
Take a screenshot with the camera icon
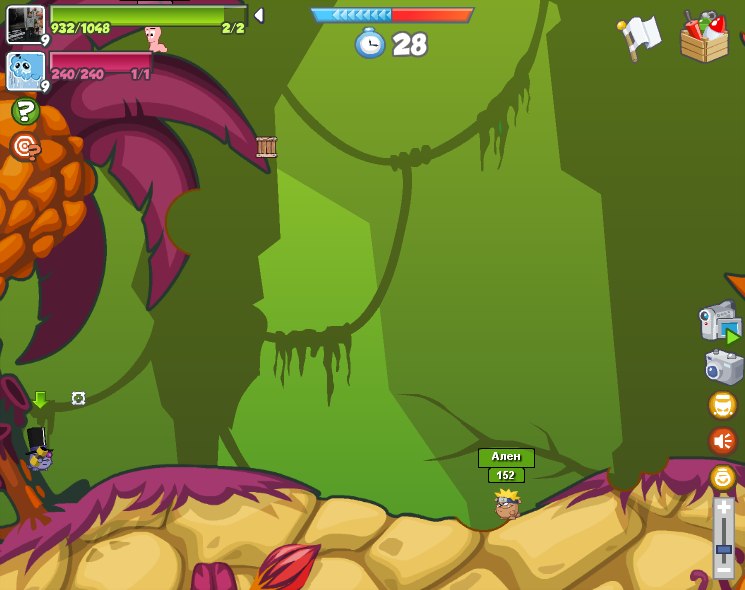click(723, 366)
